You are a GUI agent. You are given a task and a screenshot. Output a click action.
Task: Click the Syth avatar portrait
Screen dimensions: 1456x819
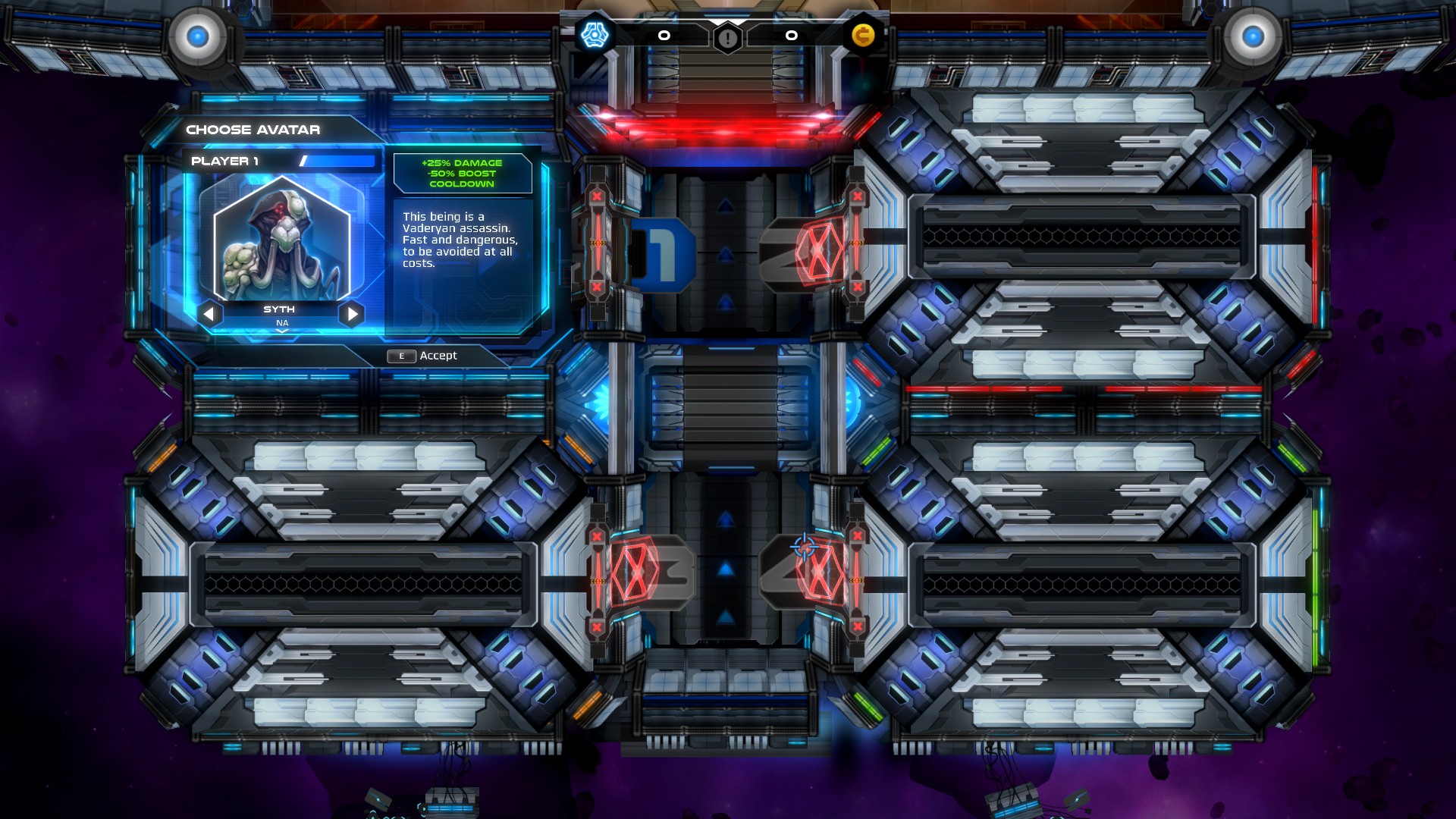(281, 243)
